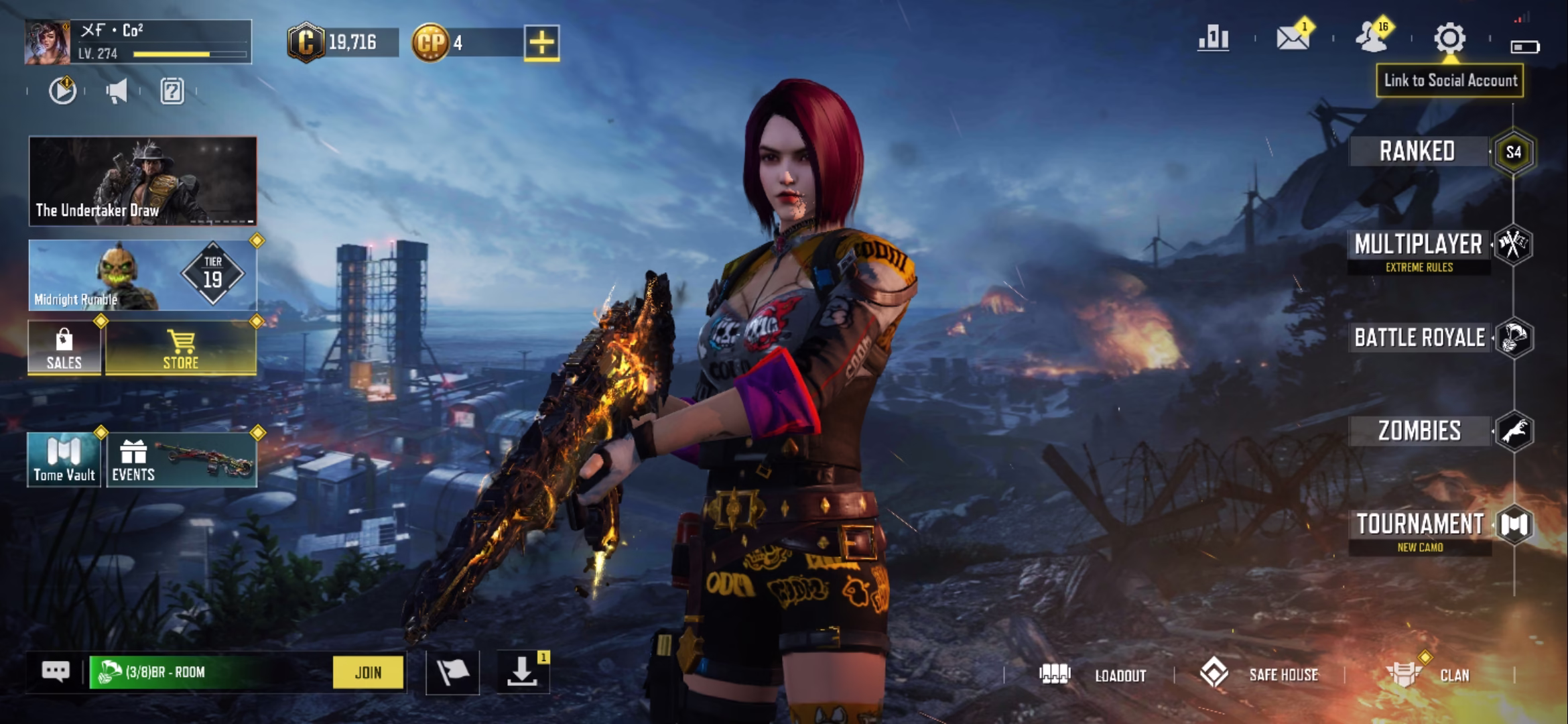Open the Sales bag tile

coord(64,349)
